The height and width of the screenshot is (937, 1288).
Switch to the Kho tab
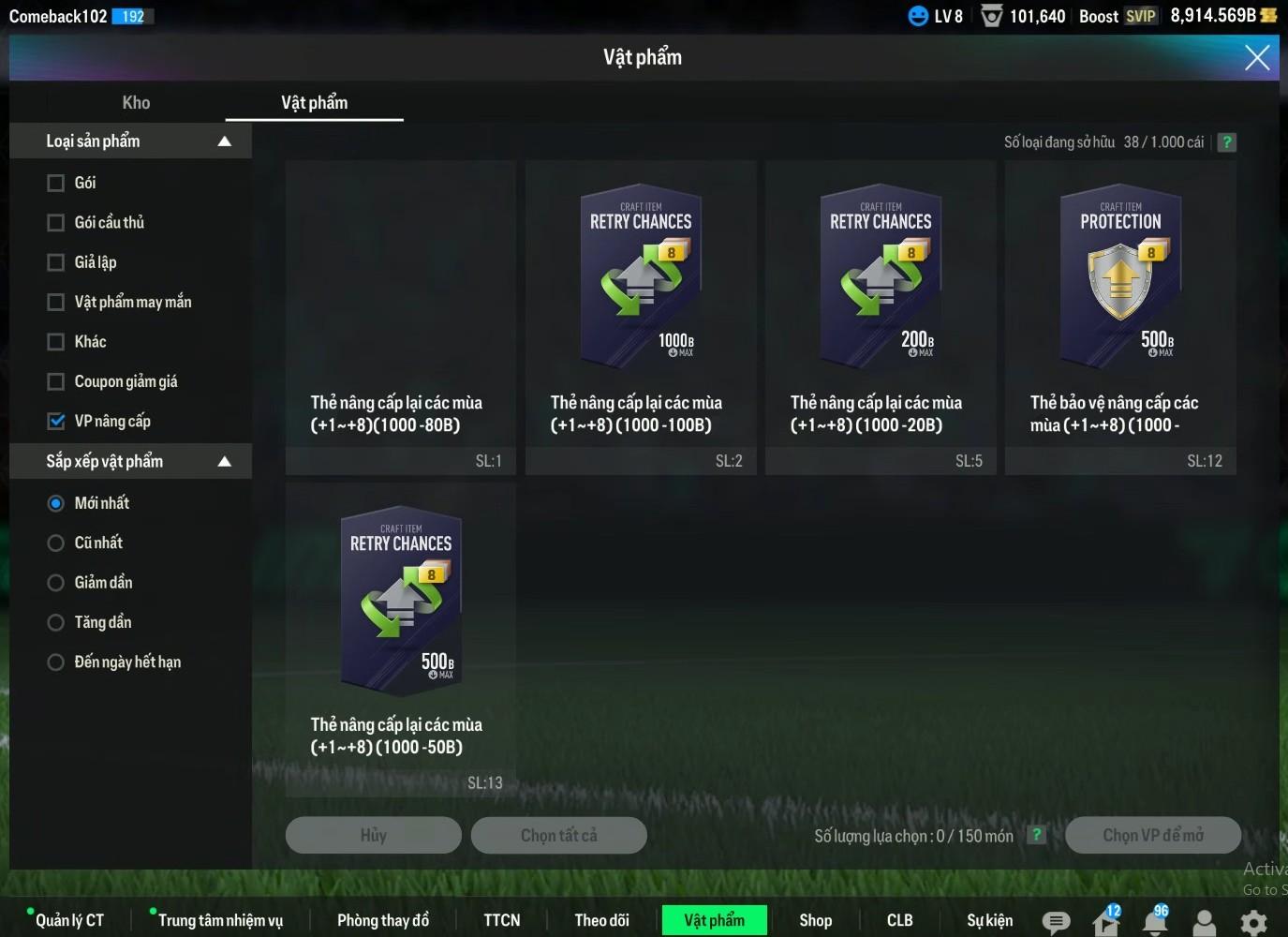coord(136,103)
